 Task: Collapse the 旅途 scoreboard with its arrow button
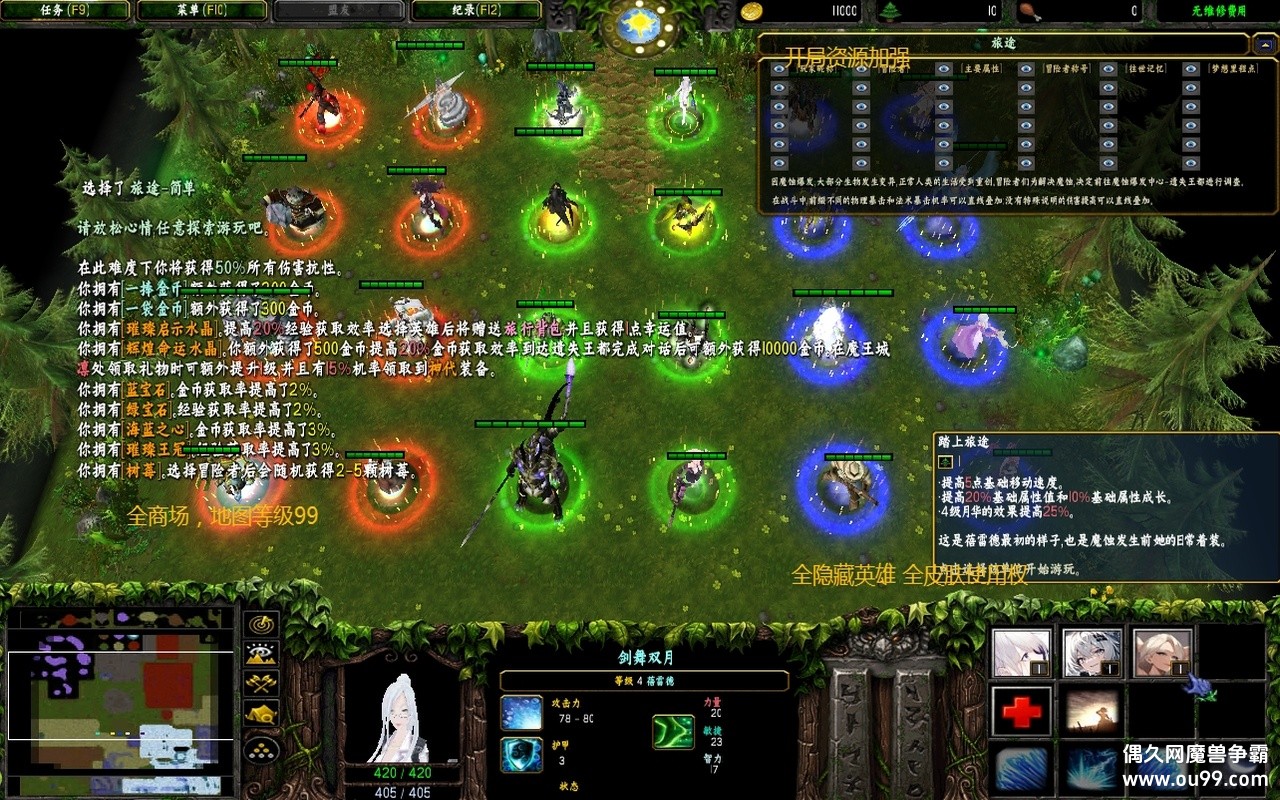pyautogui.click(x=1265, y=45)
